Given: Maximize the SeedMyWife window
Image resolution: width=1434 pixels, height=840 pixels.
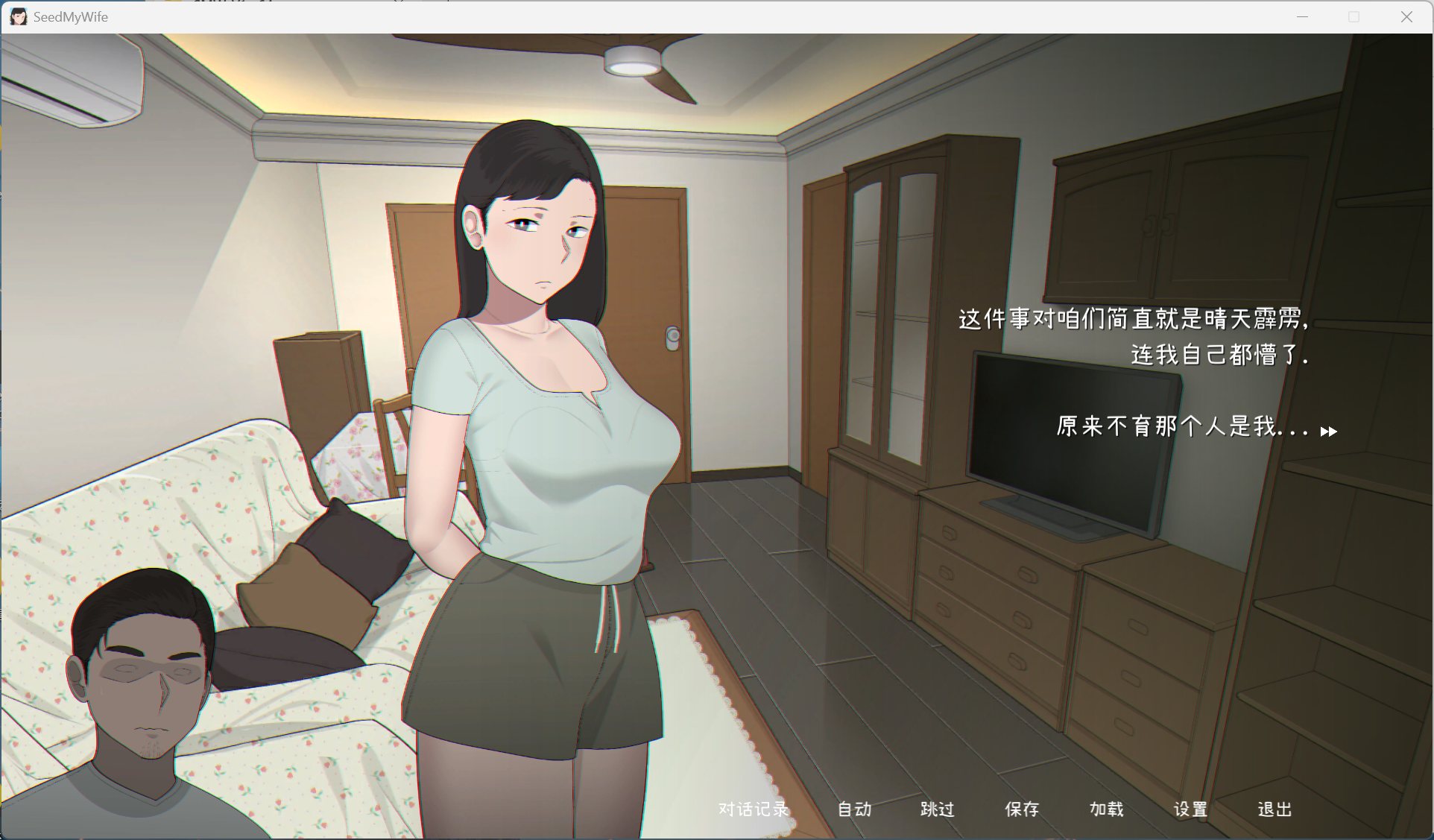Looking at the screenshot, I should 1354,16.
